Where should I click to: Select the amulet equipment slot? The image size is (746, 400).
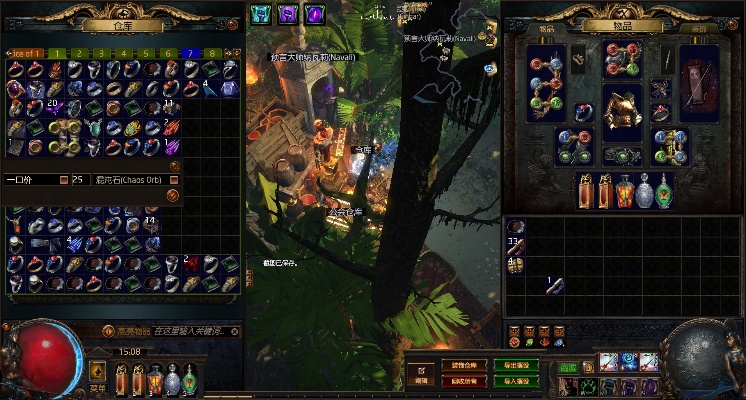click(661, 87)
